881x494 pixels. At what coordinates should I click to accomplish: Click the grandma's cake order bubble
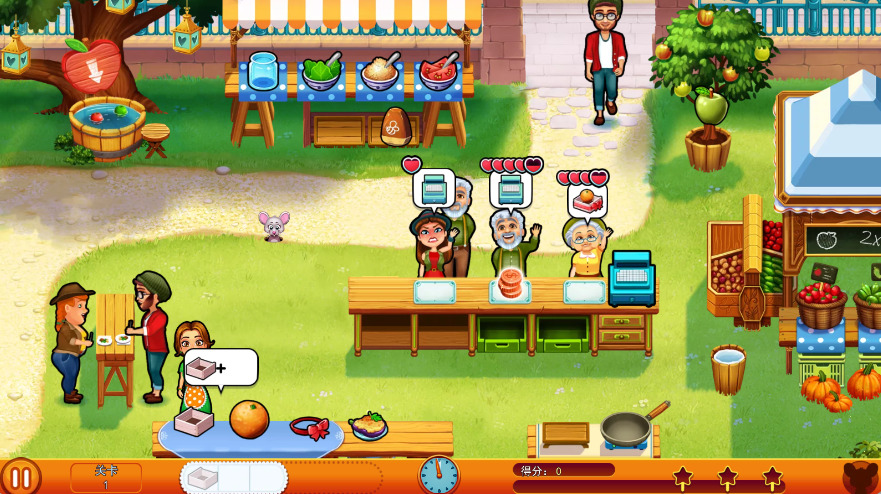coord(587,202)
